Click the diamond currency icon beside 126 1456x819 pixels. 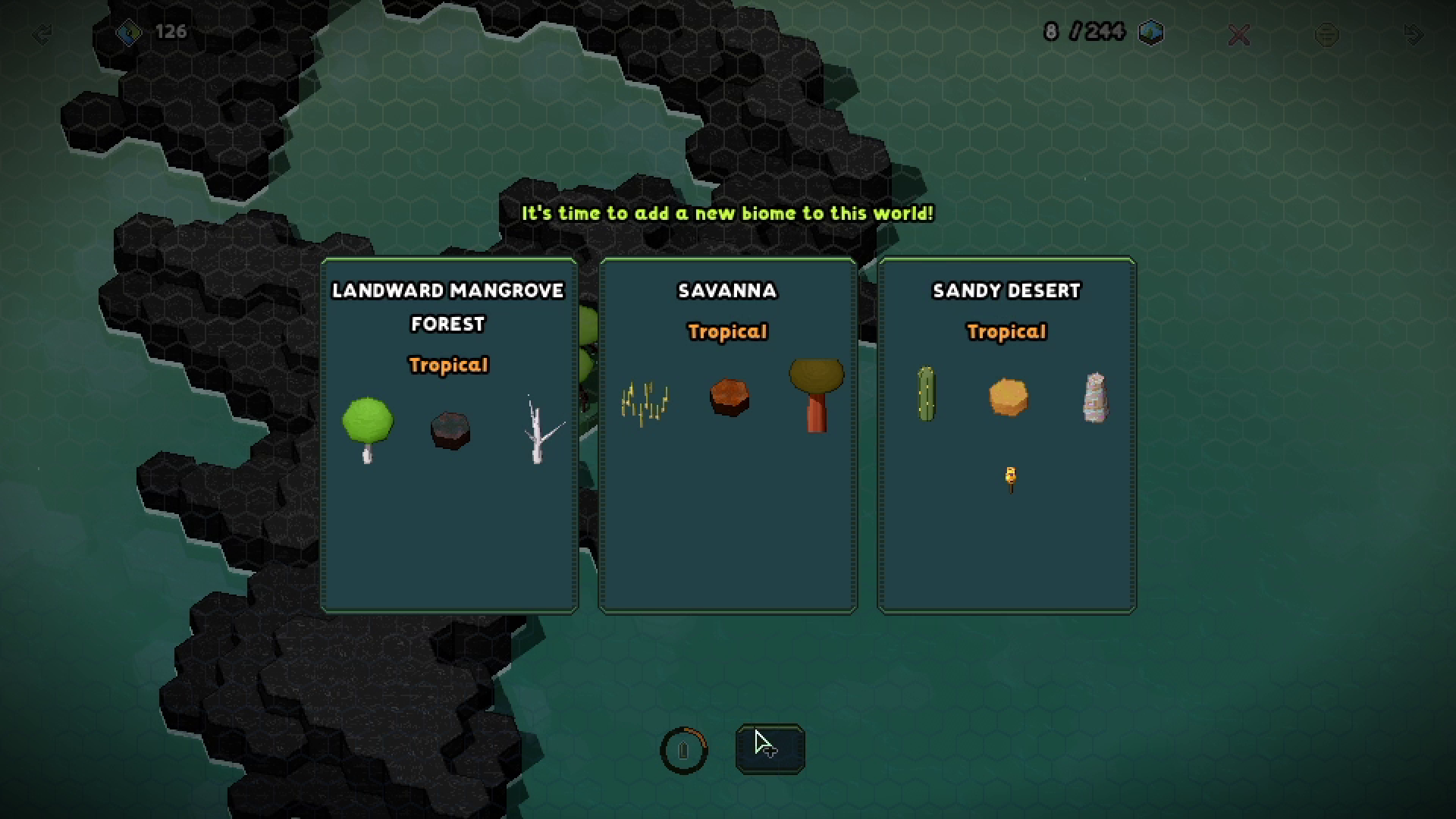tap(129, 33)
